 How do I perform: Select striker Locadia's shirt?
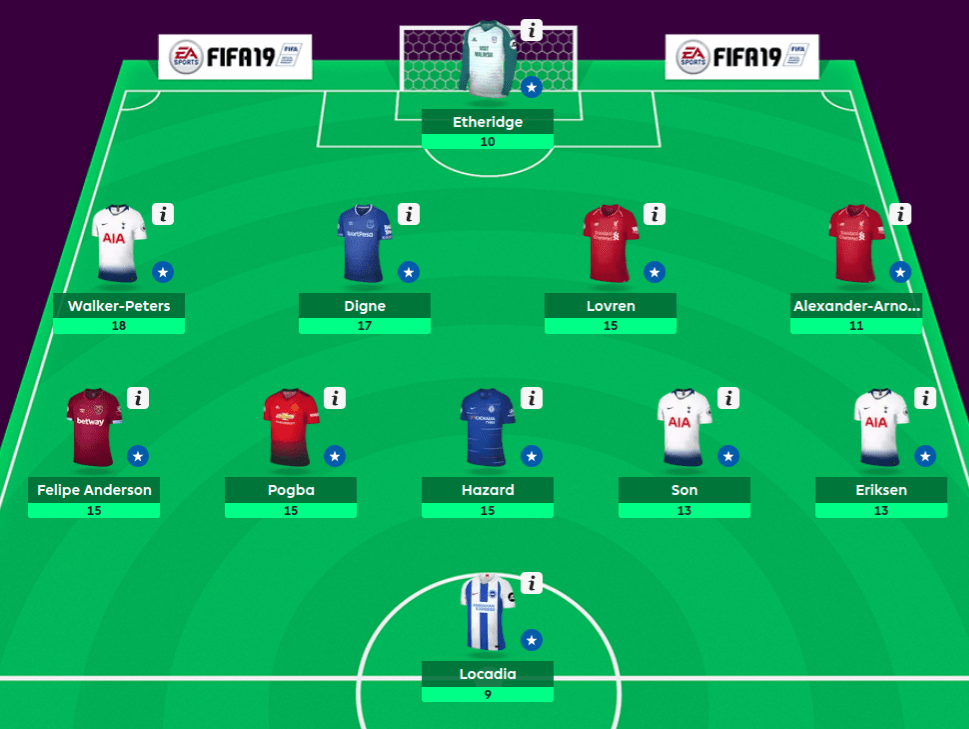click(487, 612)
